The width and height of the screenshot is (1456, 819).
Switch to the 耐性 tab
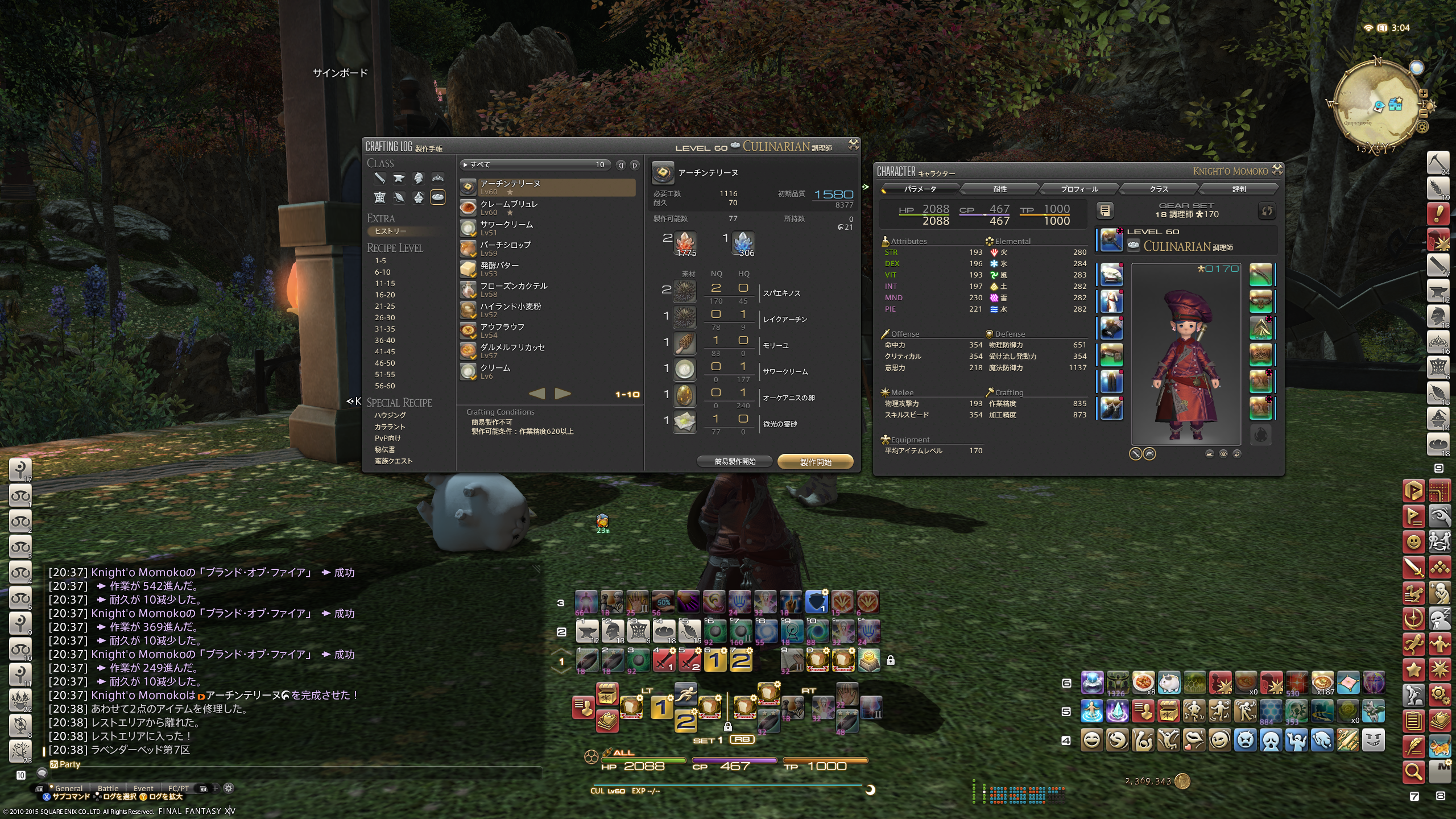[1000, 189]
